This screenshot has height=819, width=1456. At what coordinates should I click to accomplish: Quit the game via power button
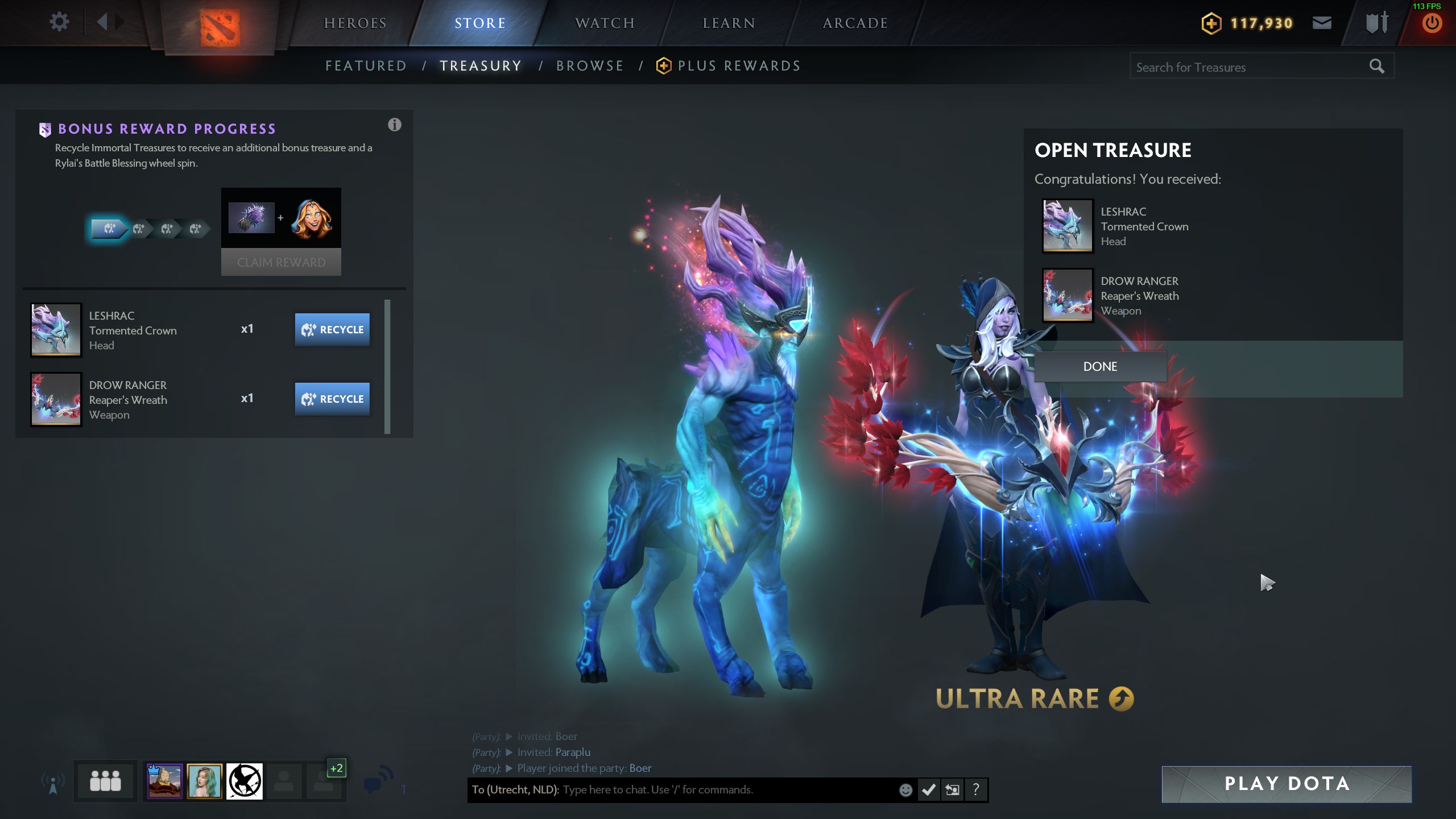pos(1432,24)
